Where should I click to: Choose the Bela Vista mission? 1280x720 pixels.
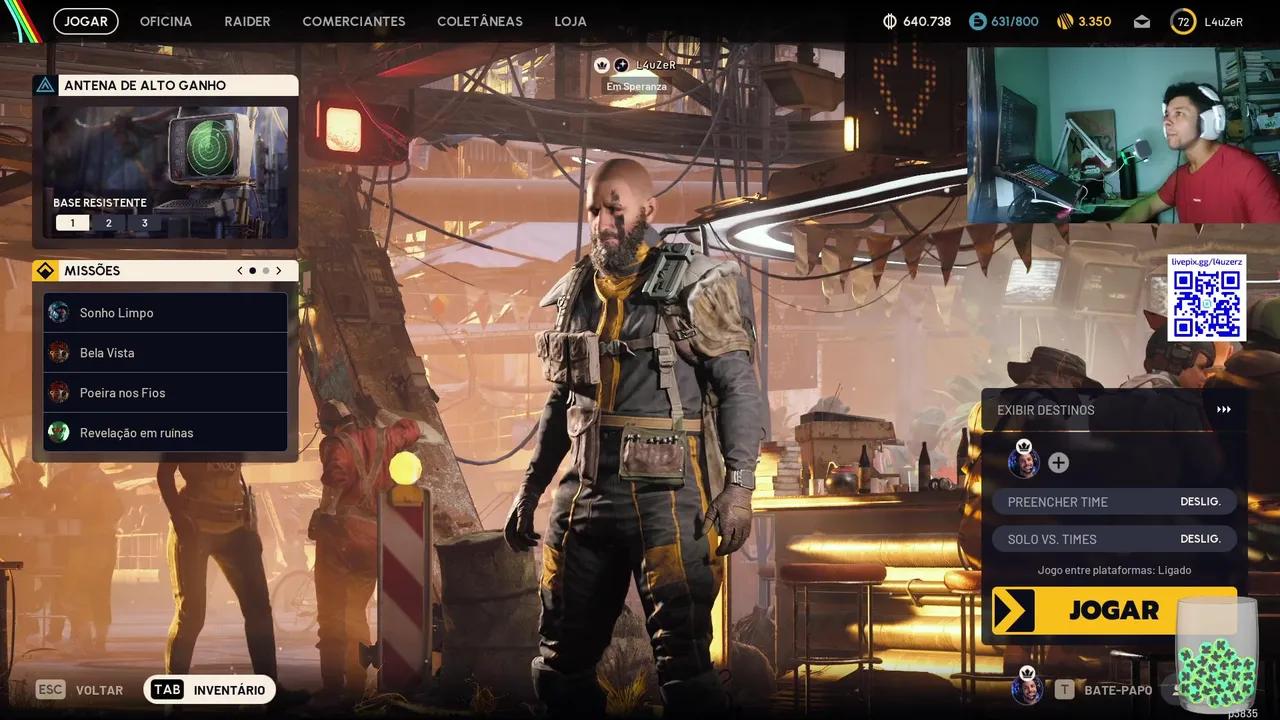point(166,353)
